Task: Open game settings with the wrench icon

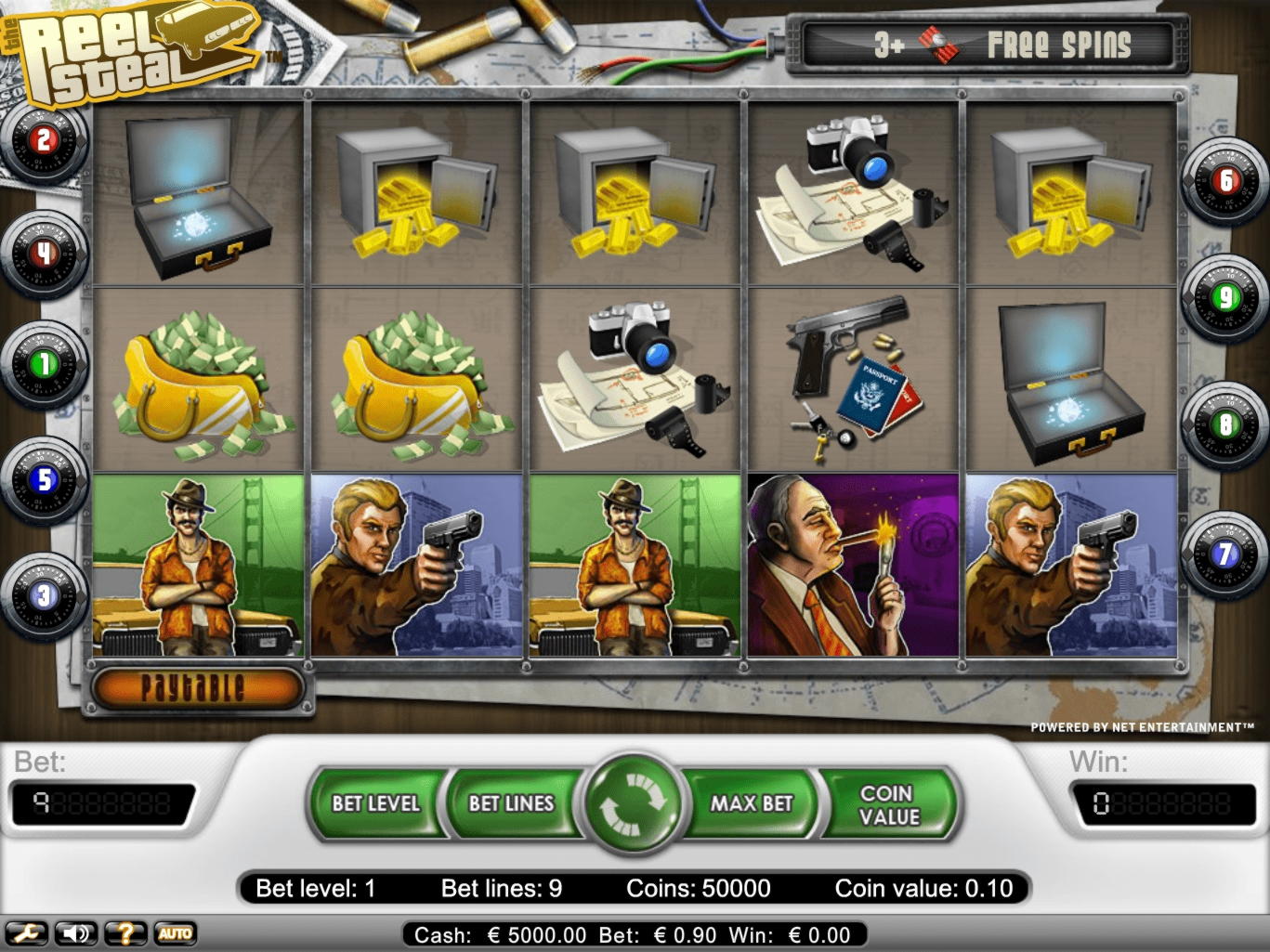Action: [x=29, y=932]
